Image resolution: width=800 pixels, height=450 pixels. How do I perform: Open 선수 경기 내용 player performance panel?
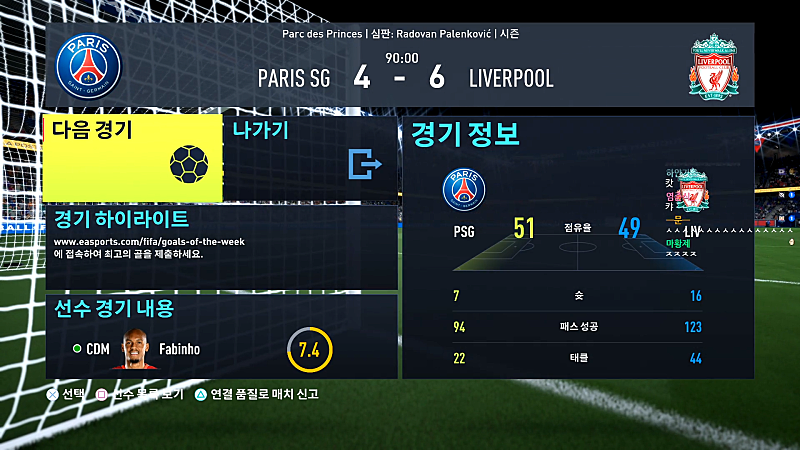click(x=220, y=335)
